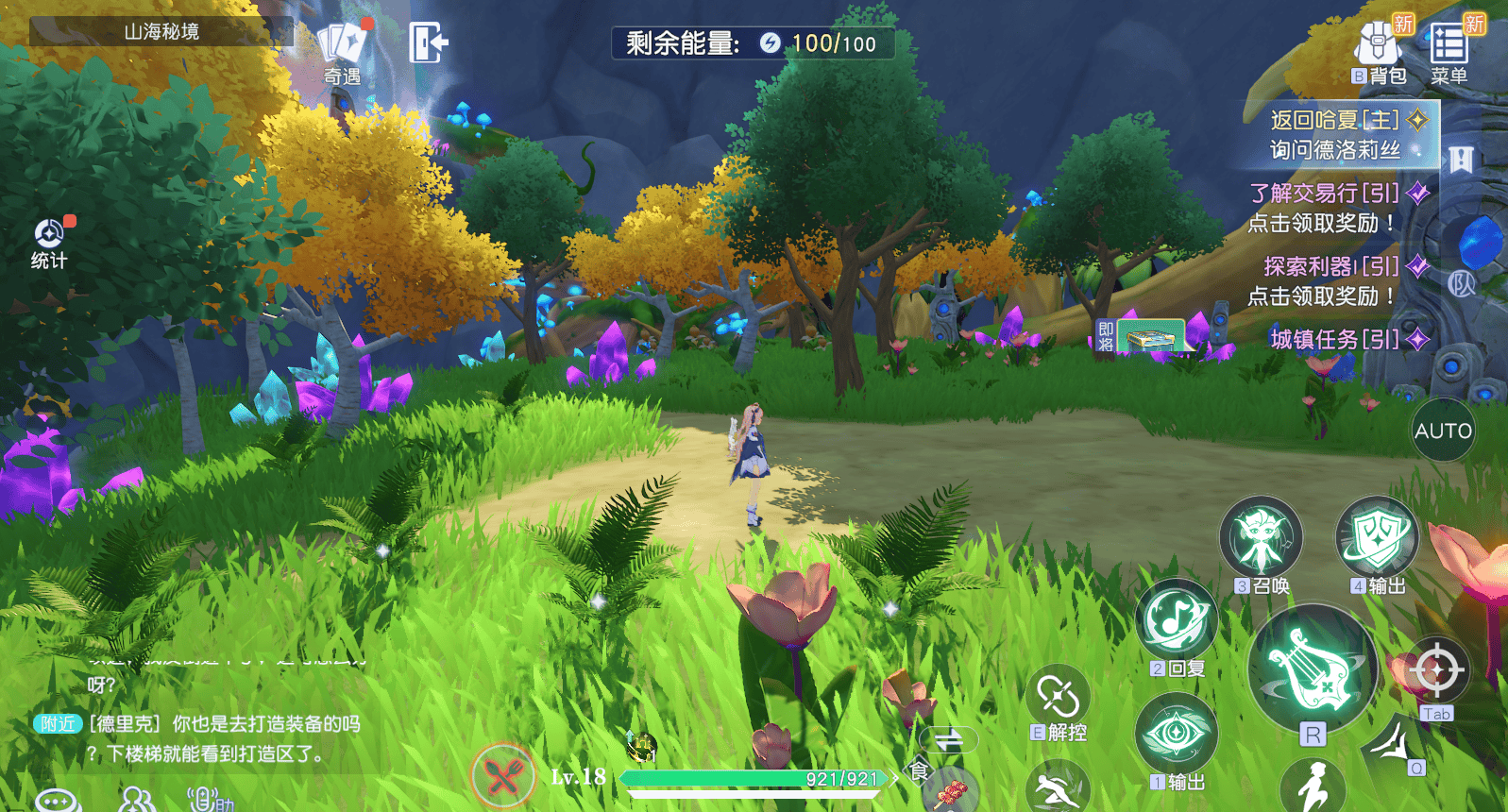The width and height of the screenshot is (1508, 812).
Task: Activate the eye 输出 skill
Action: pyautogui.click(x=1176, y=734)
